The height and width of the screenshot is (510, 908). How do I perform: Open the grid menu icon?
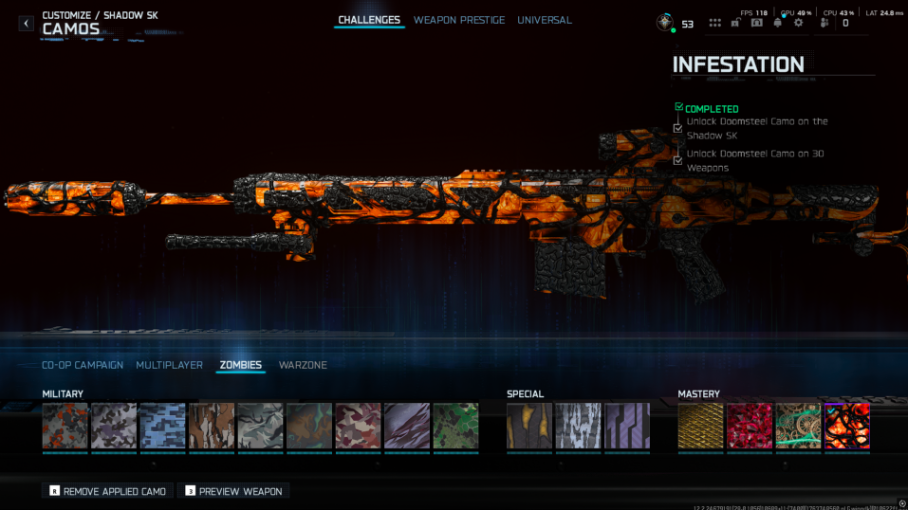click(x=715, y=23)
